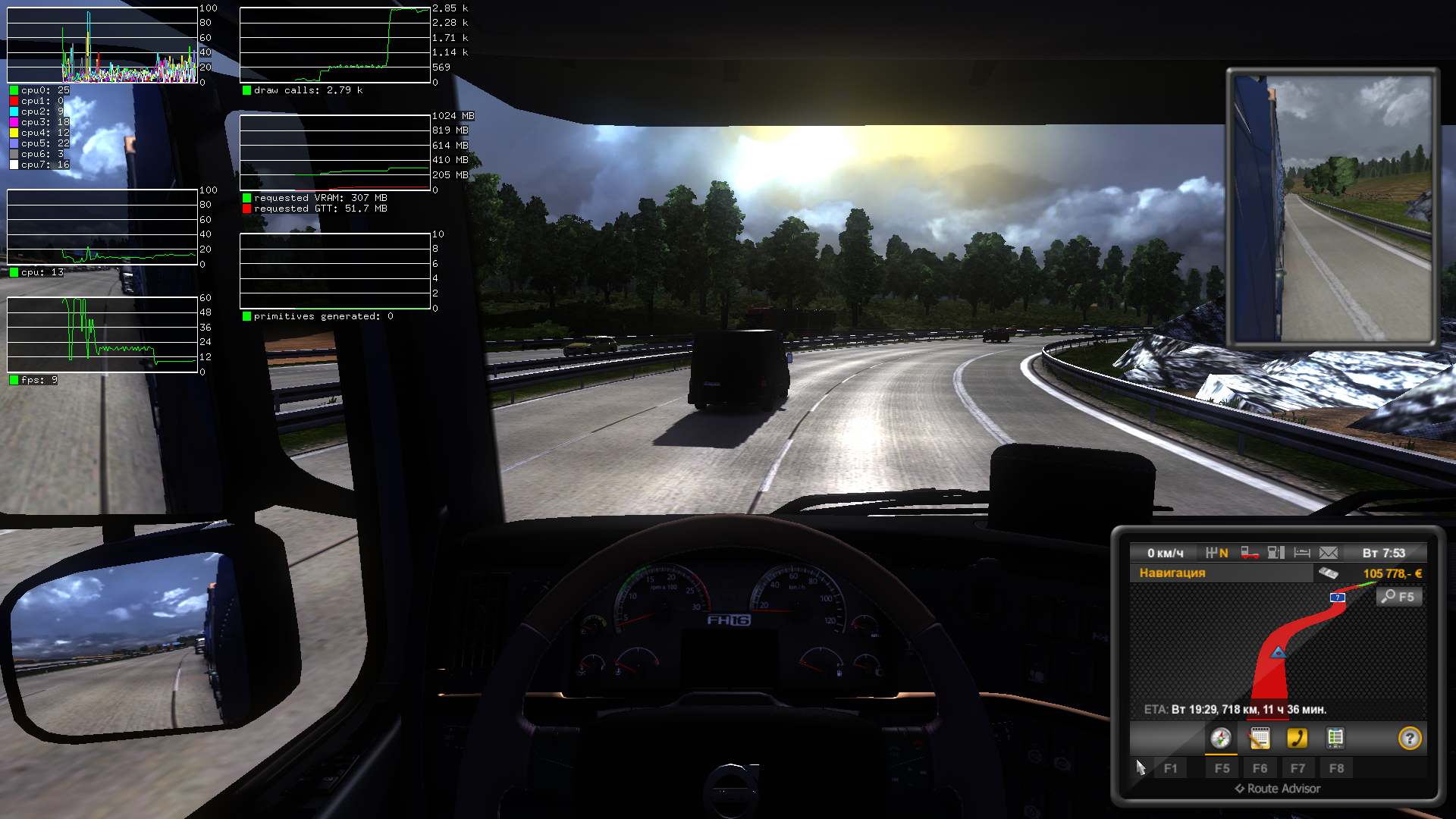Show the truck info checklist tab

1335,739
